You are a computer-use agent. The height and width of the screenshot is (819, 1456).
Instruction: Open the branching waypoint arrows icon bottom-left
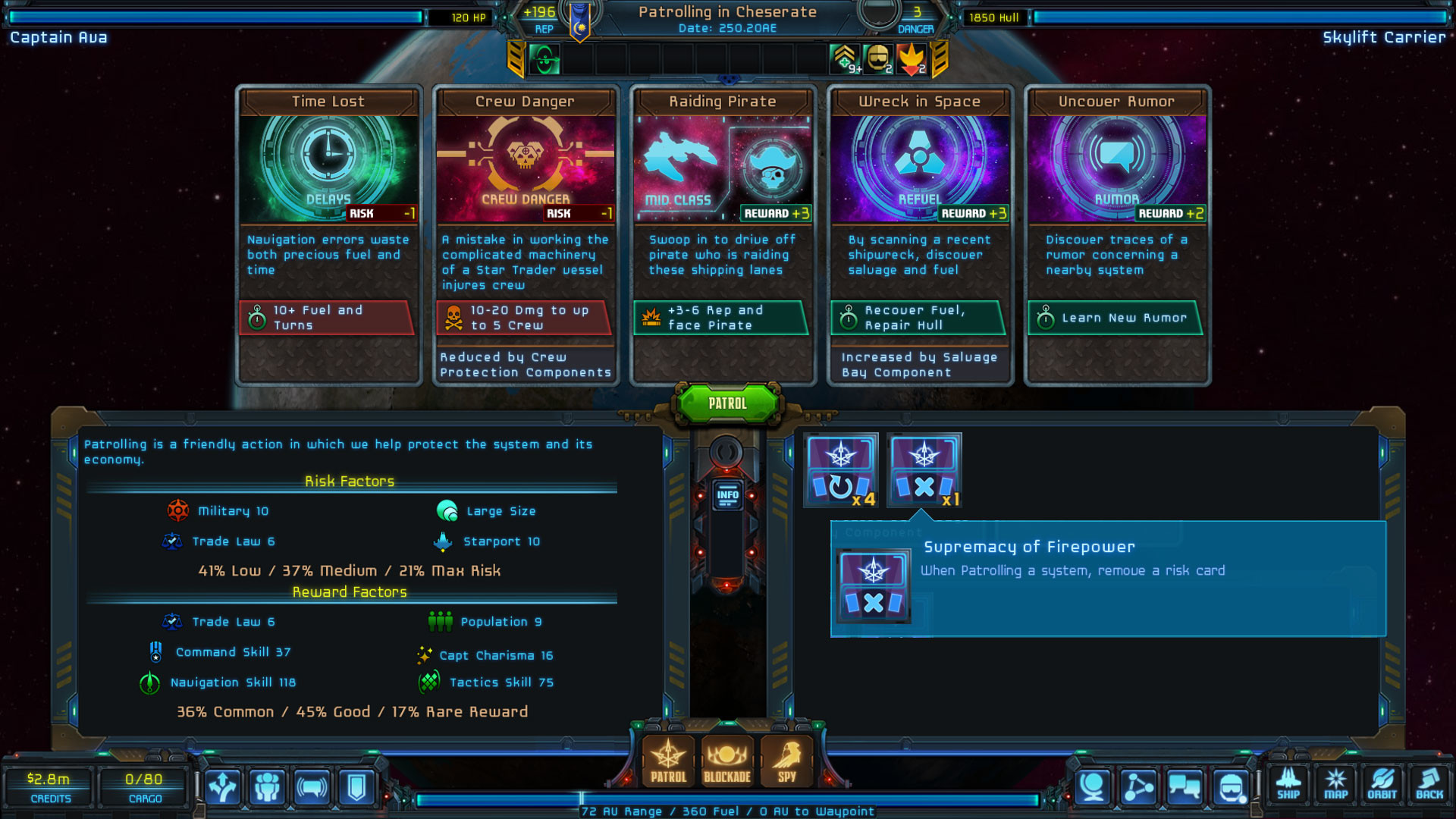[223, 787]
